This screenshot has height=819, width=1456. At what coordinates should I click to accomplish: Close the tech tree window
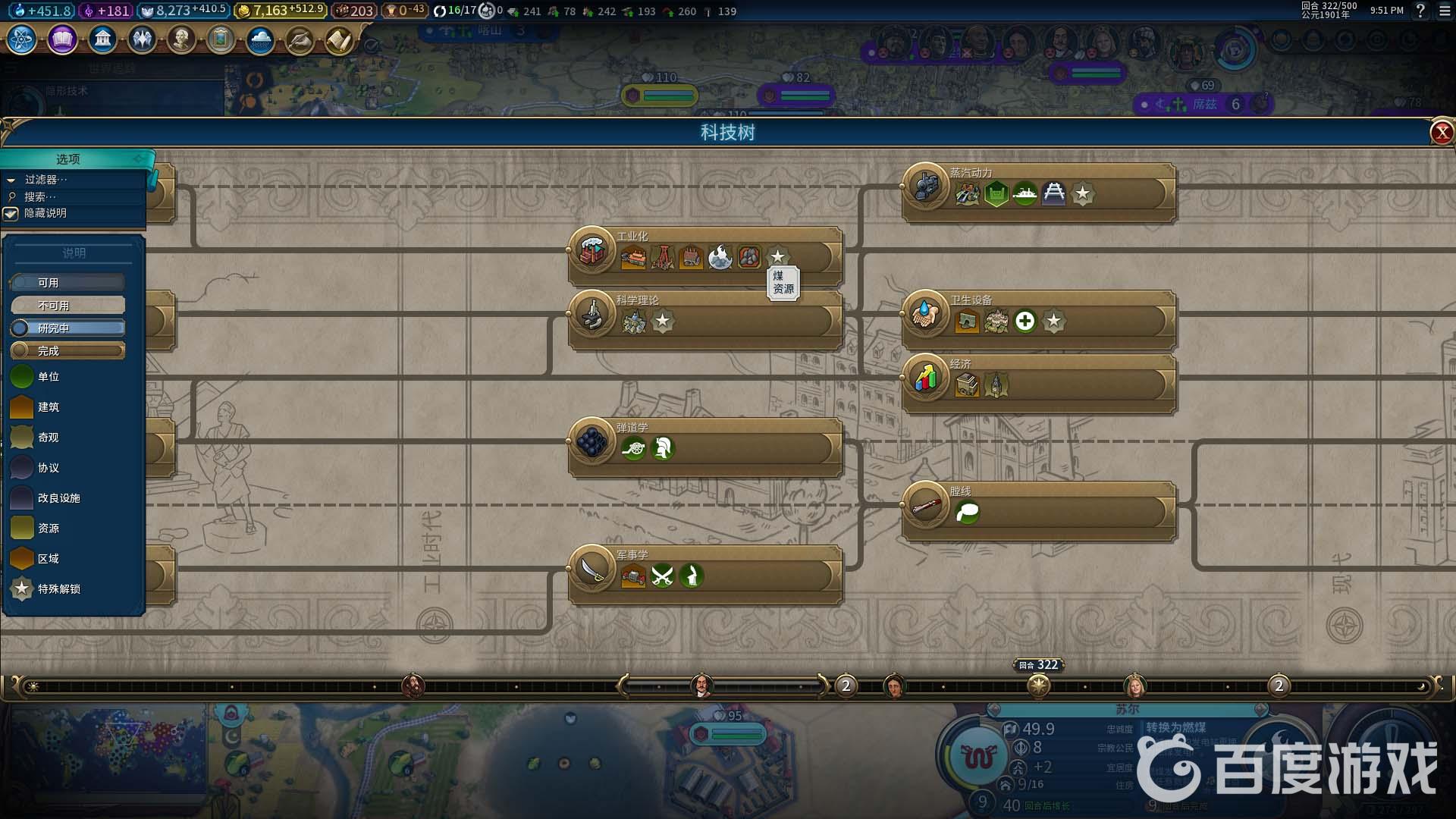(x=1441, y=133)
